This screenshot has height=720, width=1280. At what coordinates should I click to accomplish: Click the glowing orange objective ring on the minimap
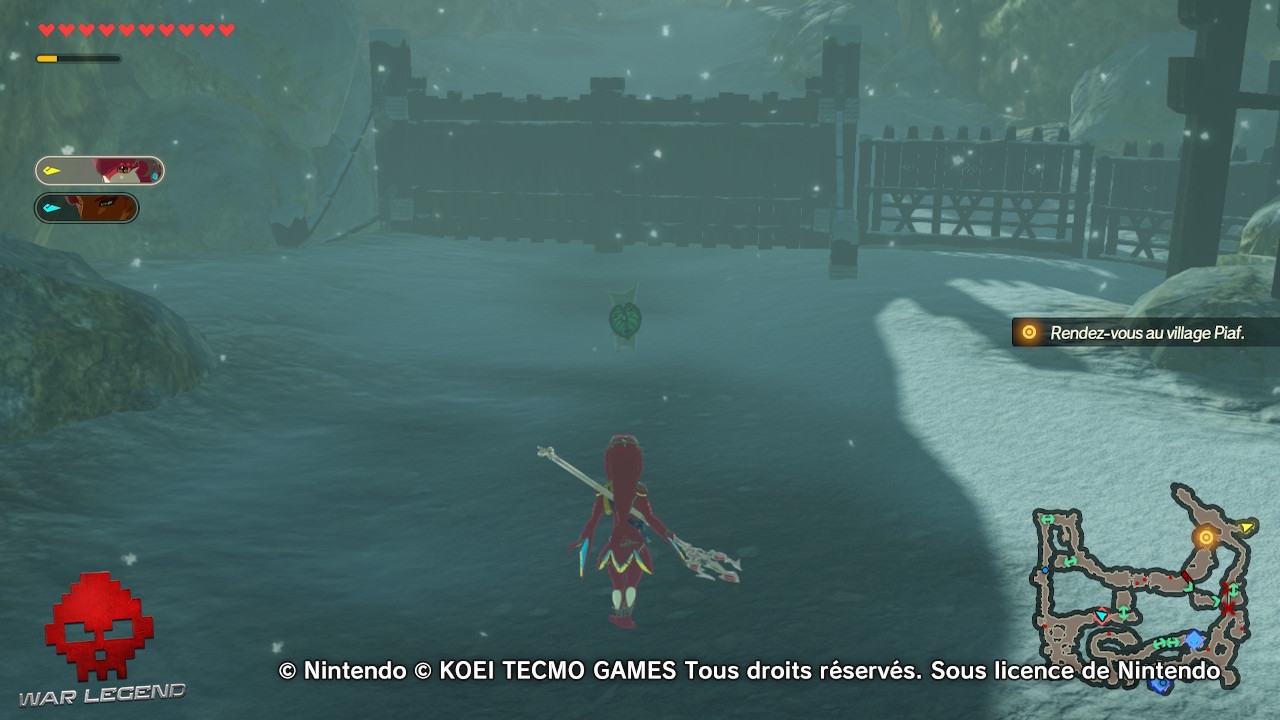click(1205, 537)
